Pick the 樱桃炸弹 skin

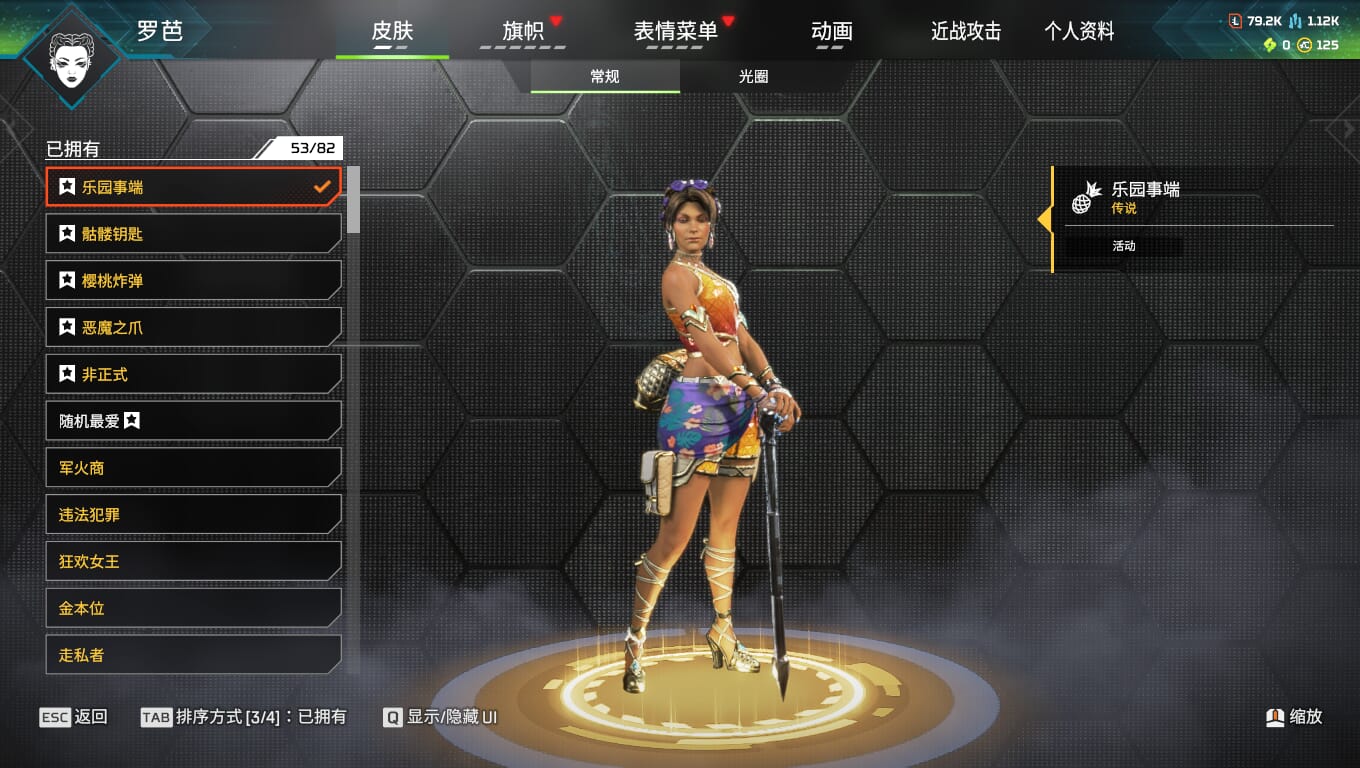click(x=193, y=281)
